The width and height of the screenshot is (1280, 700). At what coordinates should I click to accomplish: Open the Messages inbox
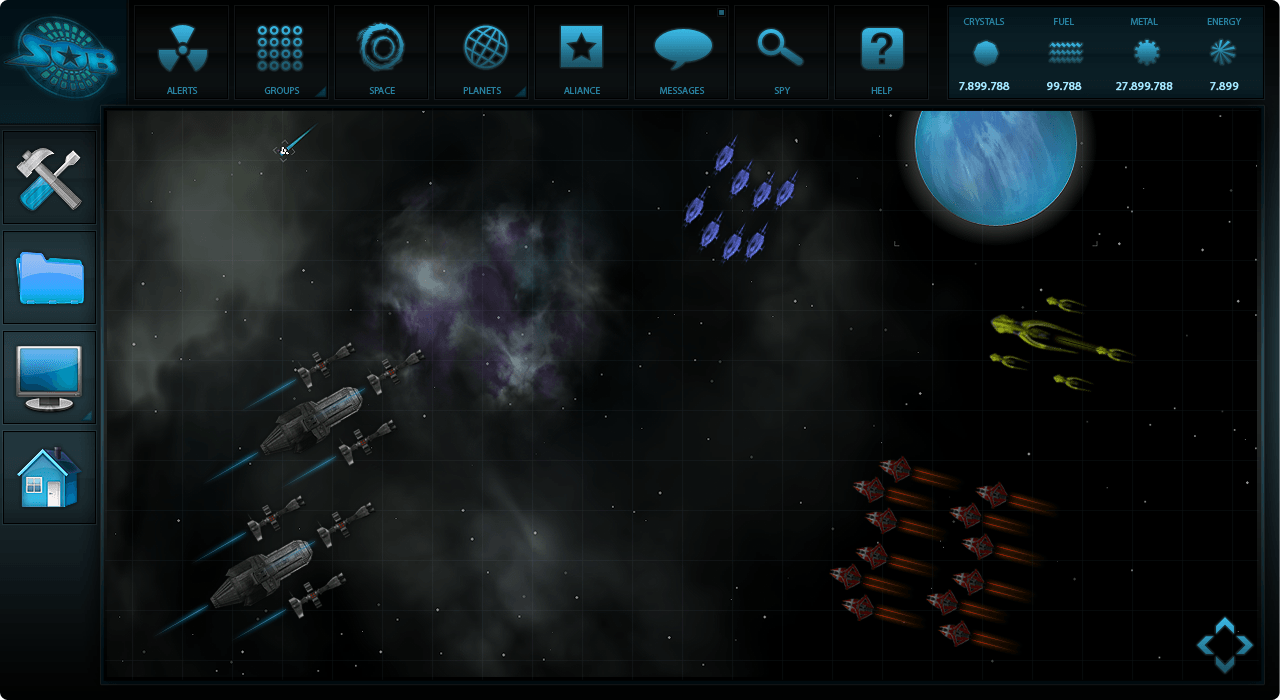pos(682,53)
